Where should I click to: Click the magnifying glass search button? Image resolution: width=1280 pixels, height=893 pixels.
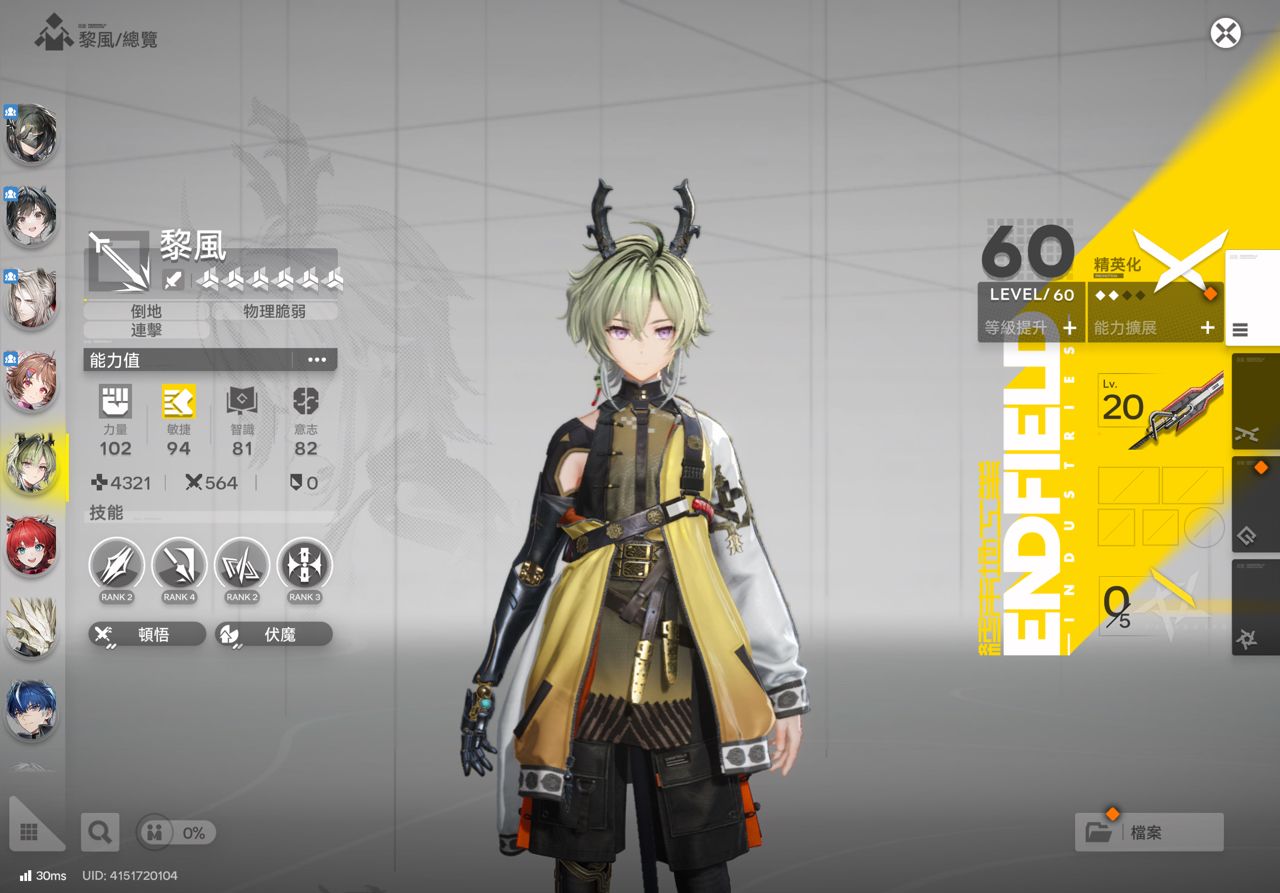[x=99, y=831]
